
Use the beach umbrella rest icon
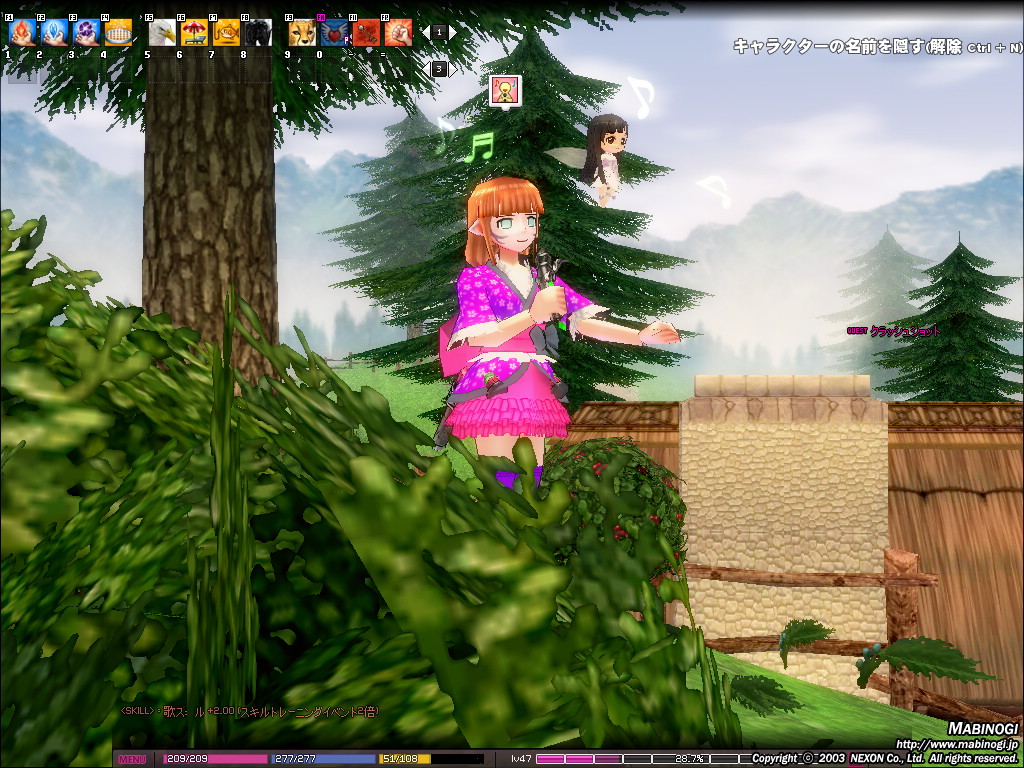(194, 33)
